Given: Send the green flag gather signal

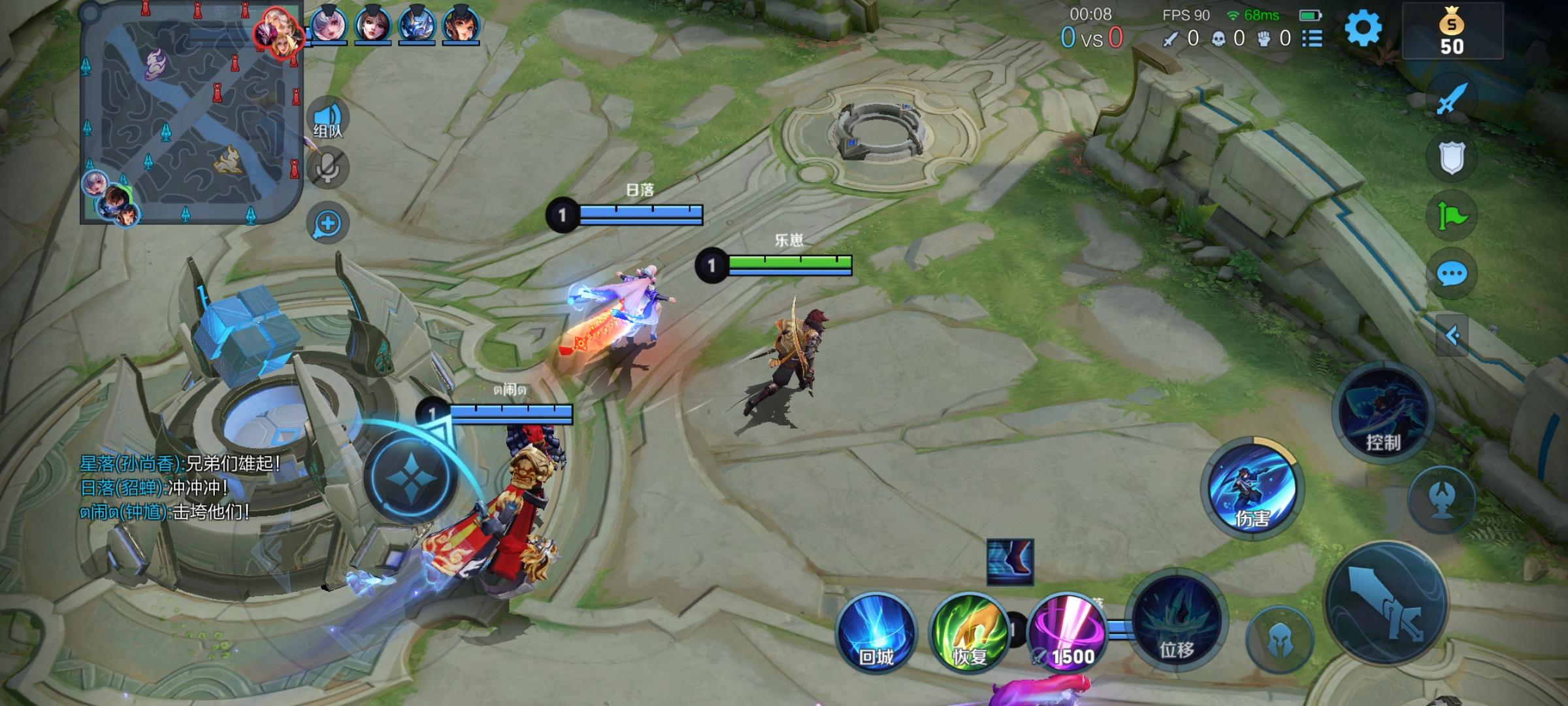Looking at the screenshot, I should click(1452, 216).
